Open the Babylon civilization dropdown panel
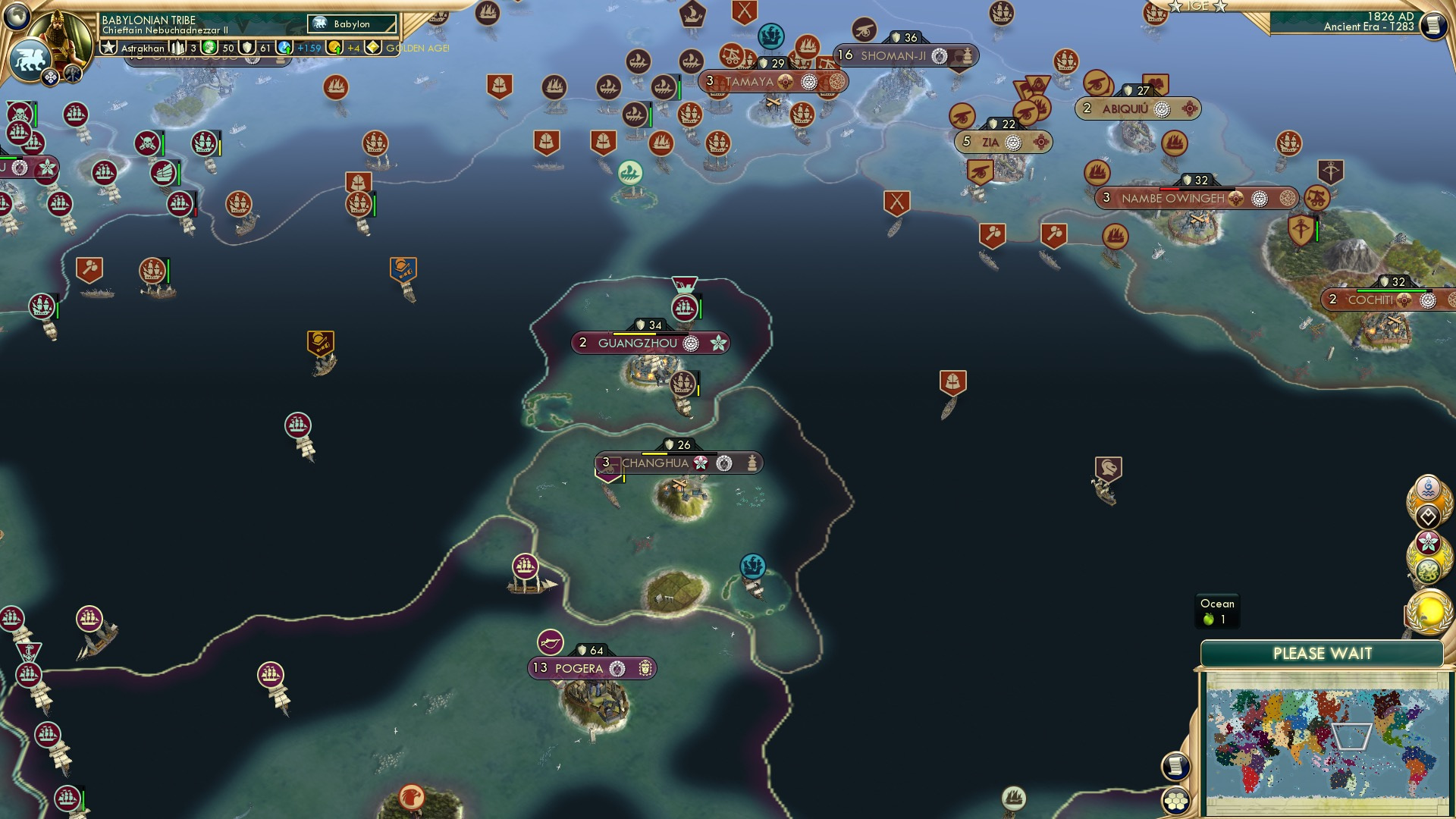 coord(350,24)
